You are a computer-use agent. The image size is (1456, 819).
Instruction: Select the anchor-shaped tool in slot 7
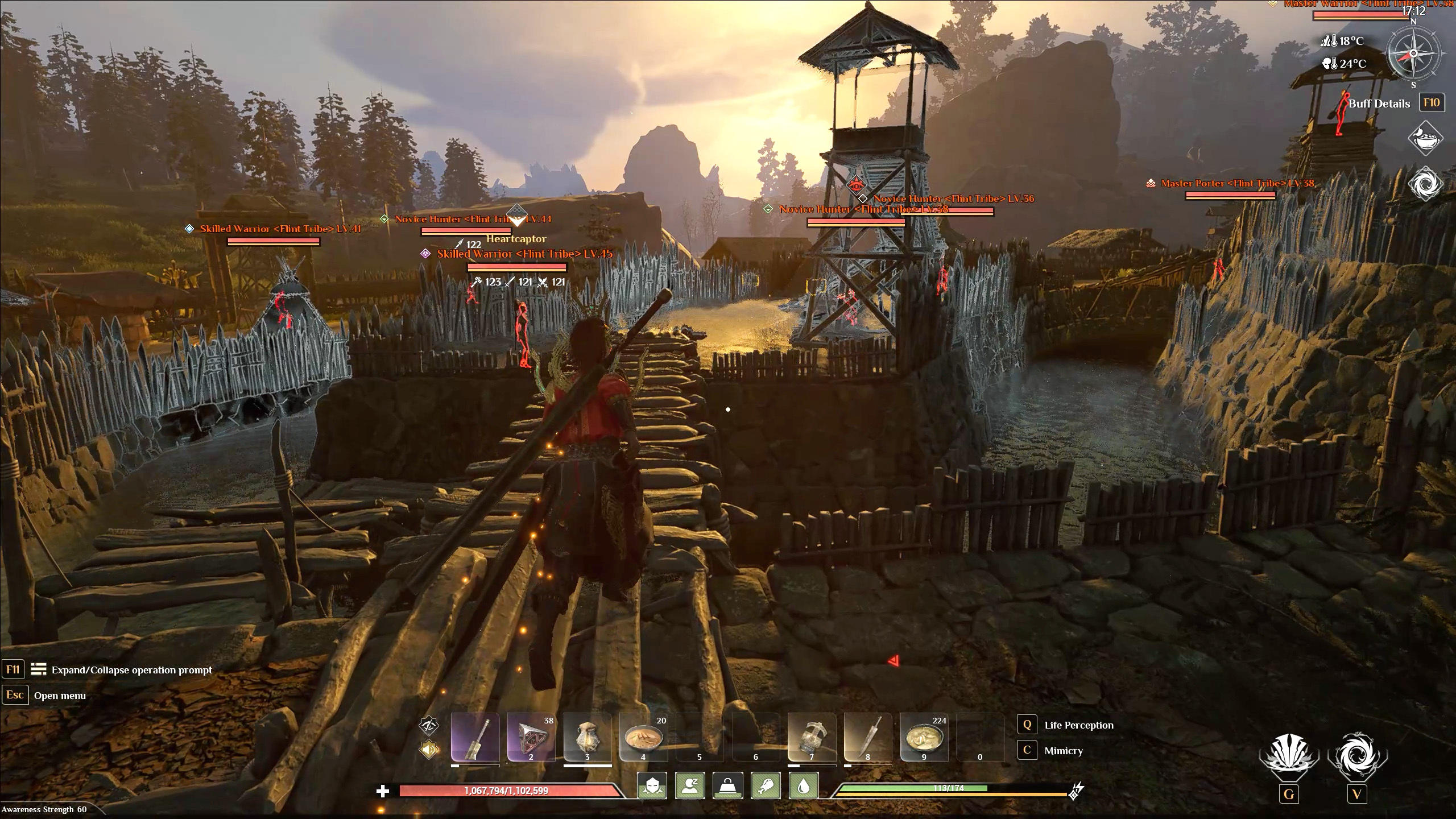812,737
